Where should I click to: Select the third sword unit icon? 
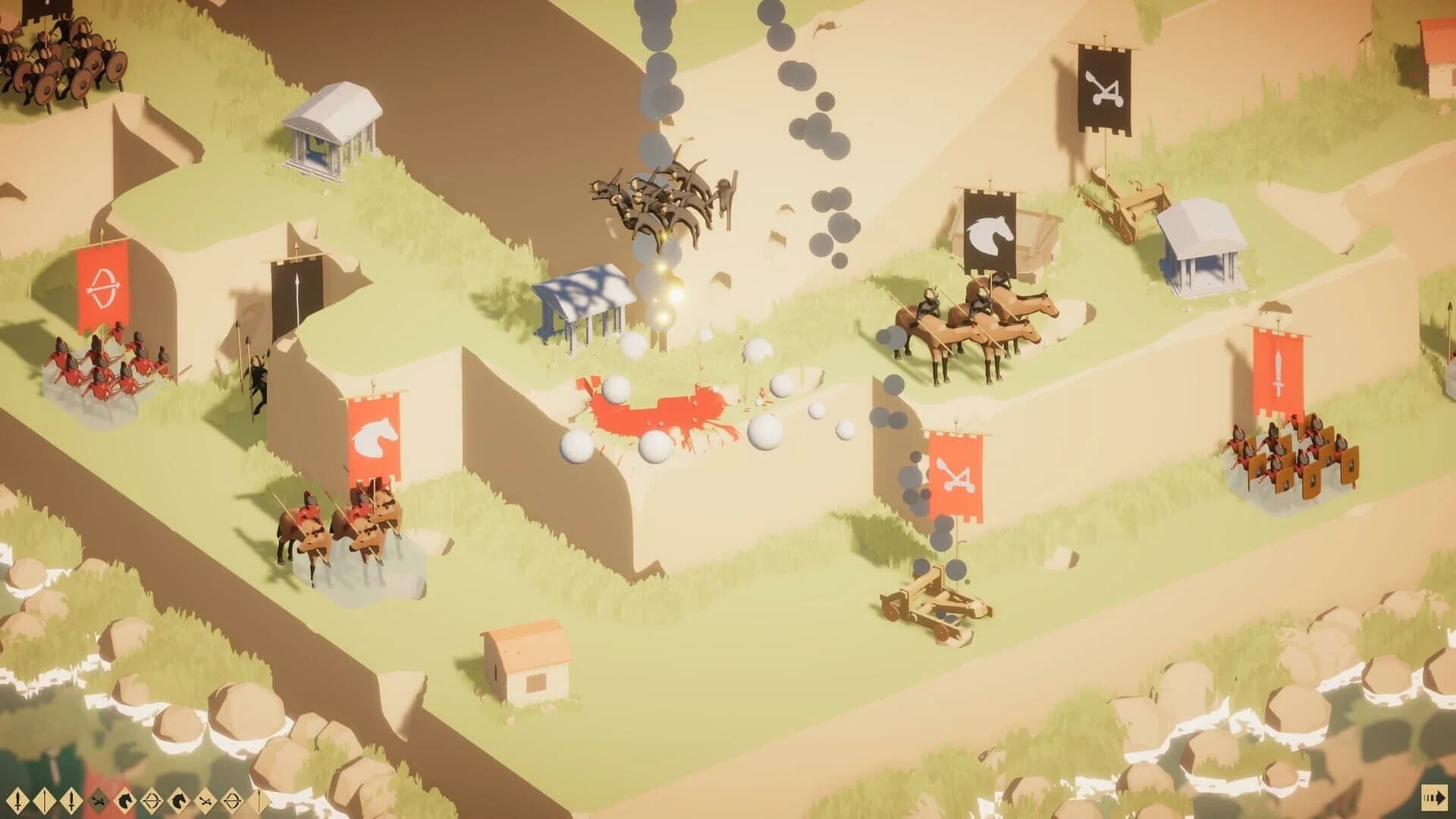point(71,800)
